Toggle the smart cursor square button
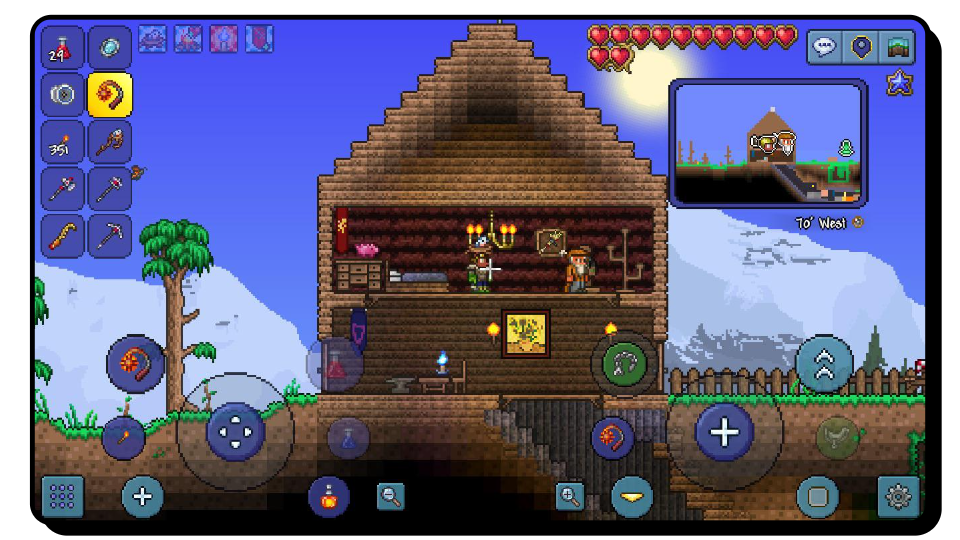 coord(818,496)
